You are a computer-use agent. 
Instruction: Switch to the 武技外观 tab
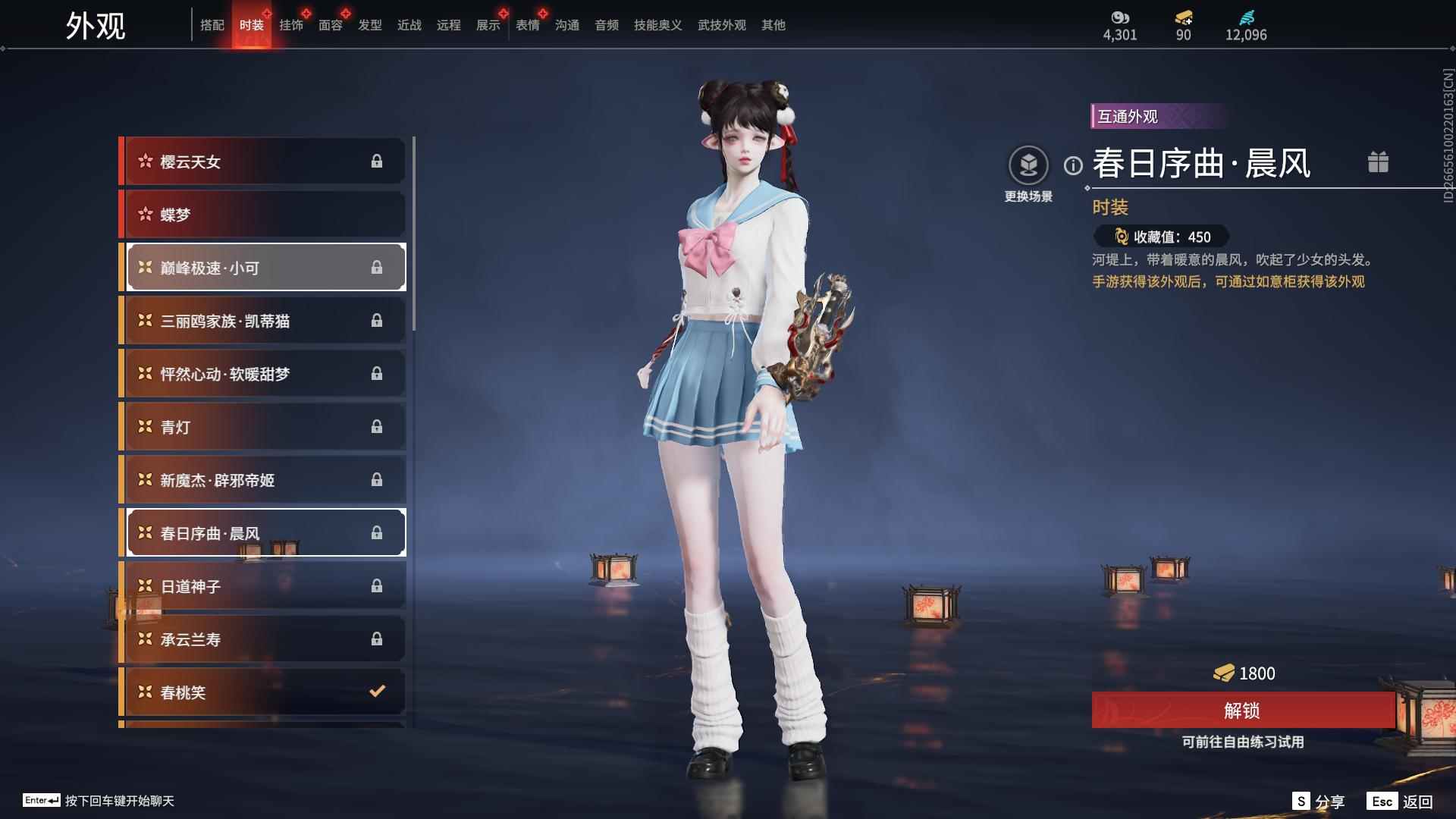pos(721,24)
